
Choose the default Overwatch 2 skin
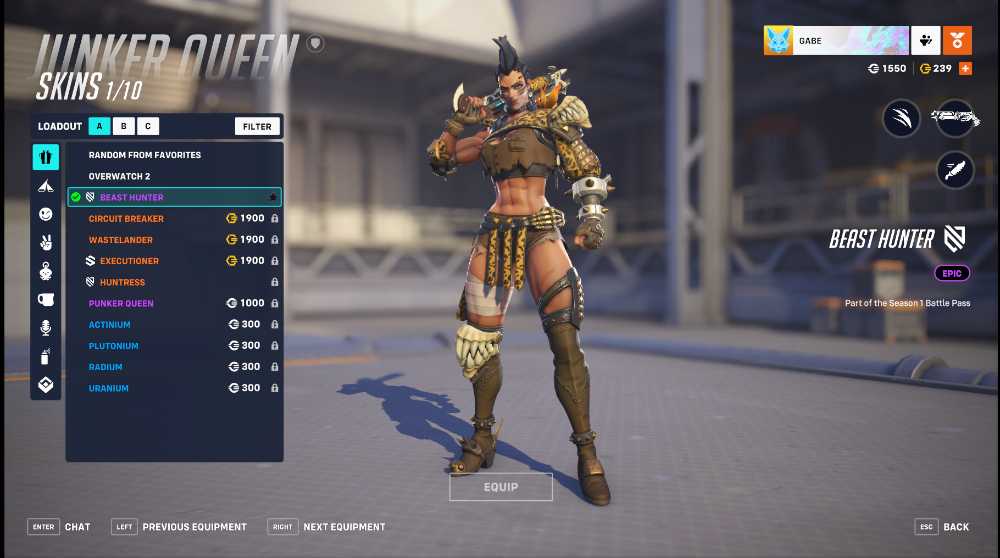point(119,176)
